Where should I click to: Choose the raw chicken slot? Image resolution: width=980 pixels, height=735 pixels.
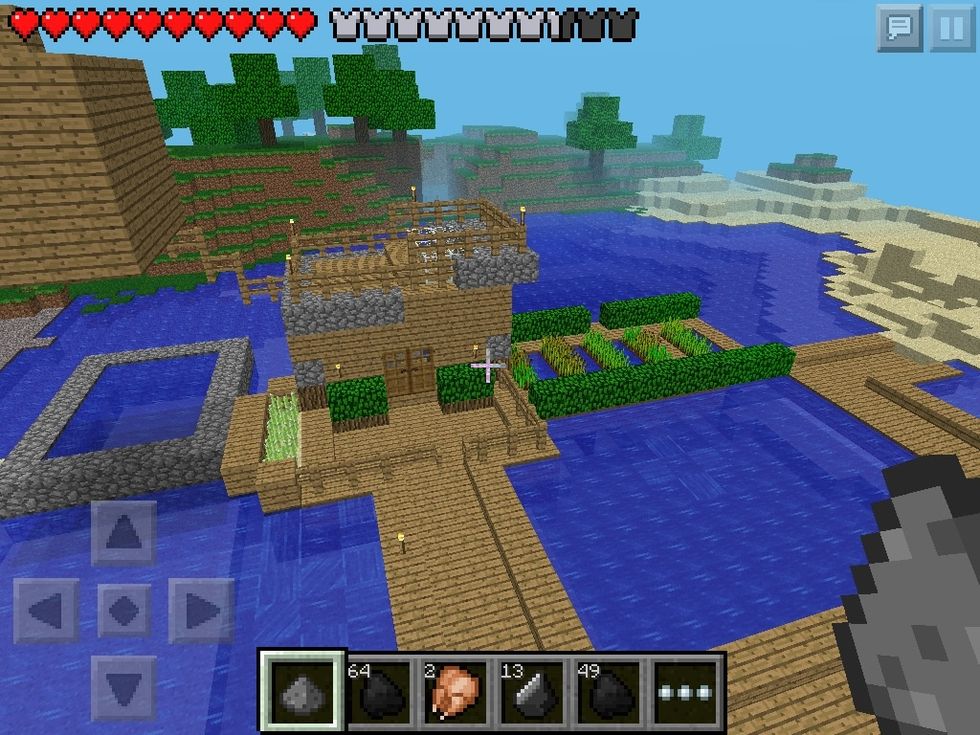point(455,692)
